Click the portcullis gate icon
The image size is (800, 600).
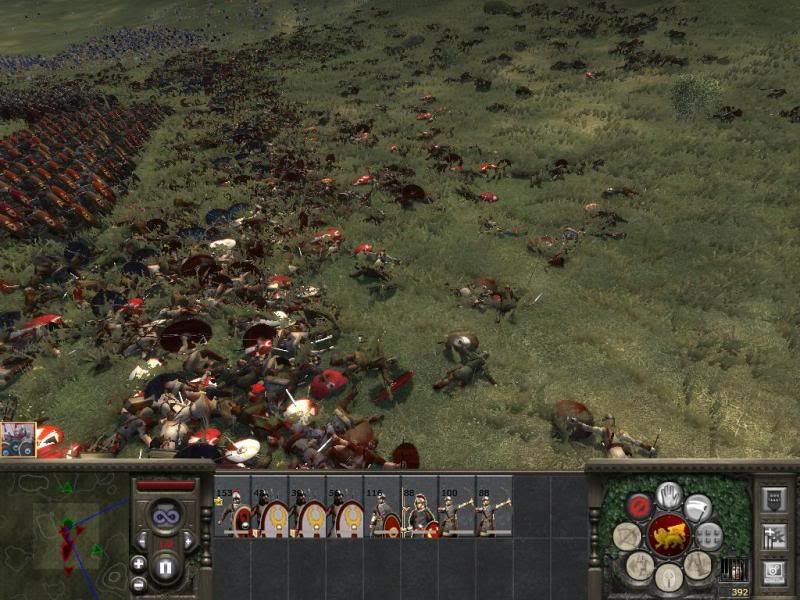pyautogui.click(x=733, y=569)
